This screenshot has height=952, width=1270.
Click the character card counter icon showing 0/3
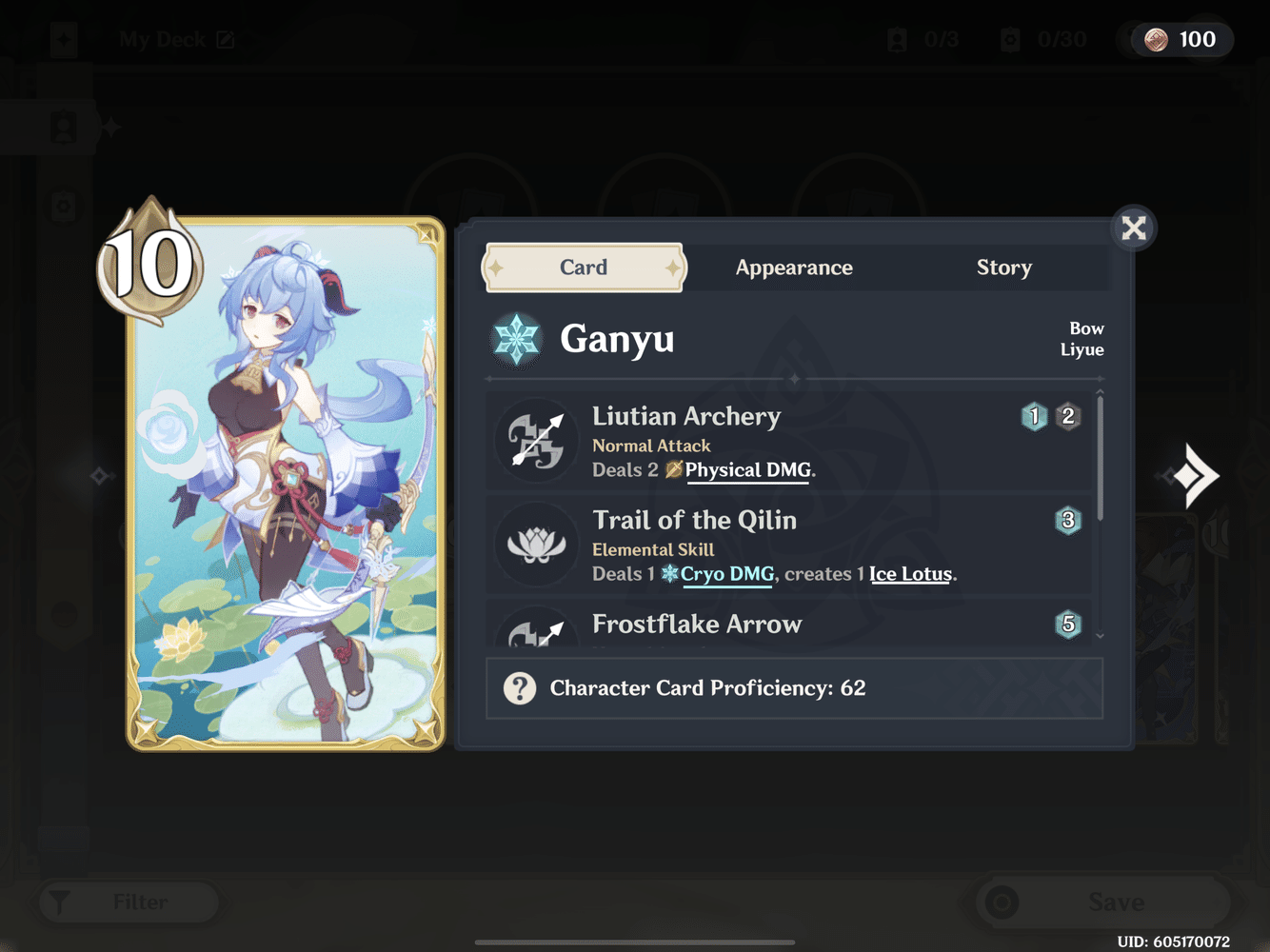(x=896, y=39)
